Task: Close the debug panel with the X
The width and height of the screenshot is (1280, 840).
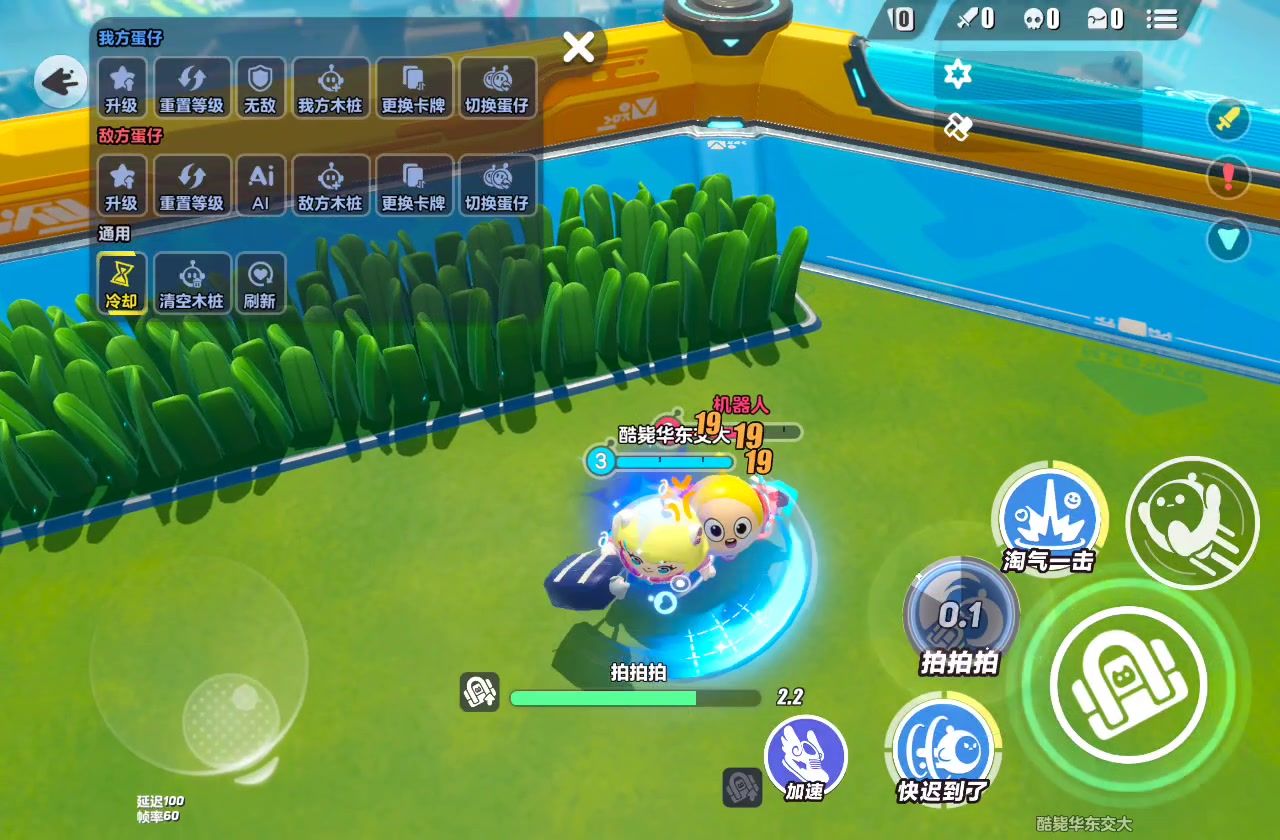Action: [x=579, y=47]
